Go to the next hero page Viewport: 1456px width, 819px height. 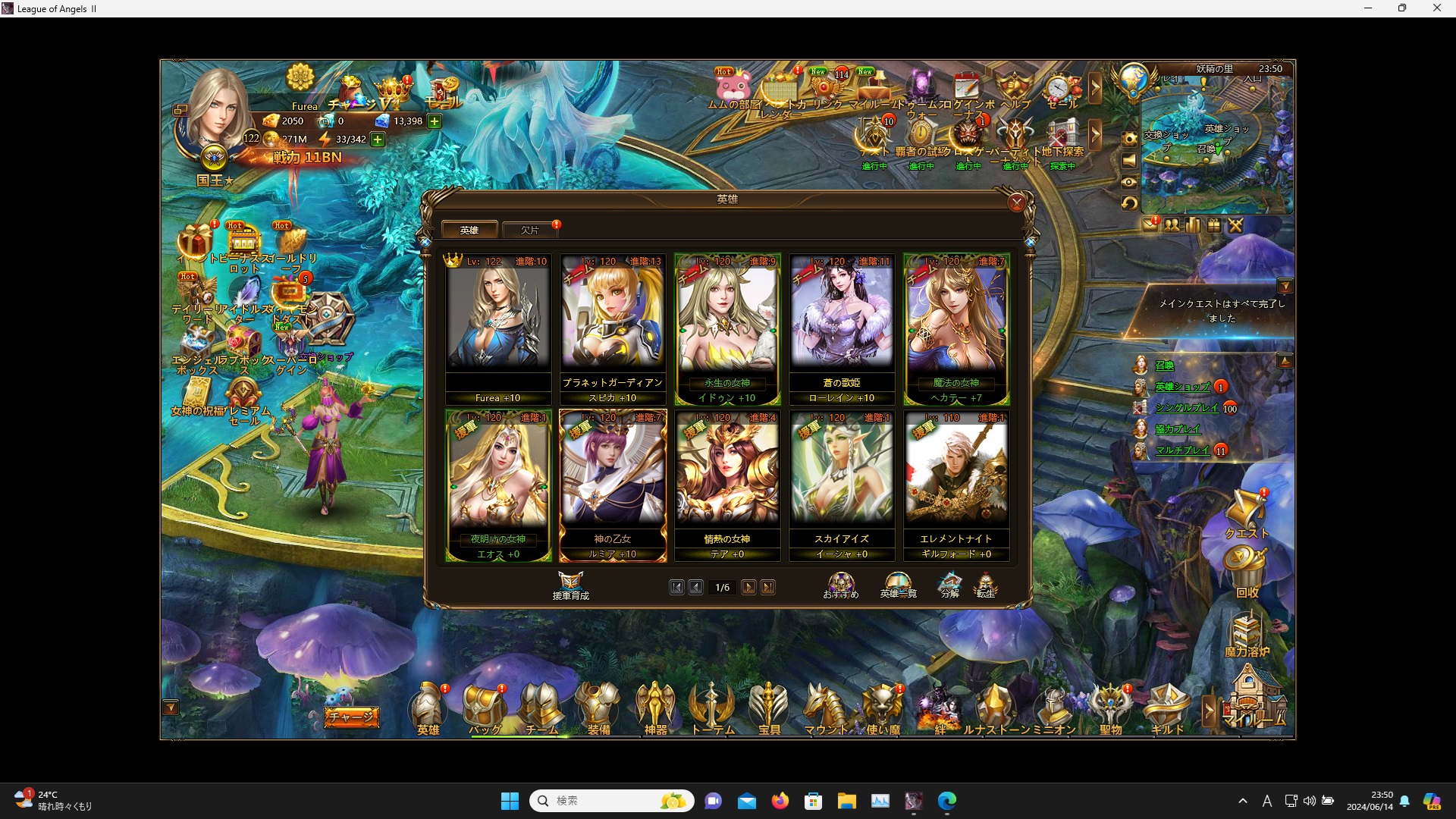[x=748, y=588]
